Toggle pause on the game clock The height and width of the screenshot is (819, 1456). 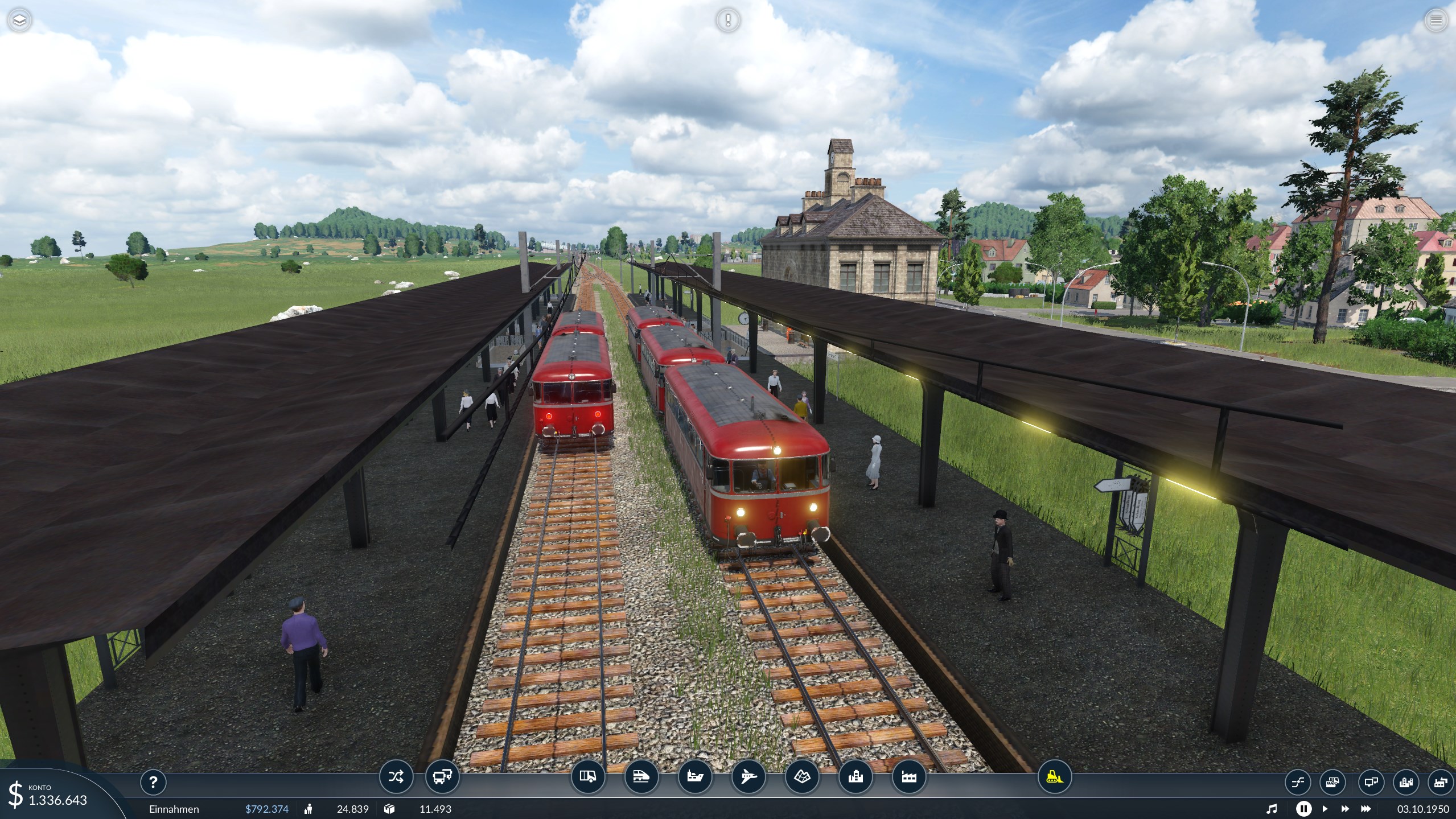click(1304, 809)
